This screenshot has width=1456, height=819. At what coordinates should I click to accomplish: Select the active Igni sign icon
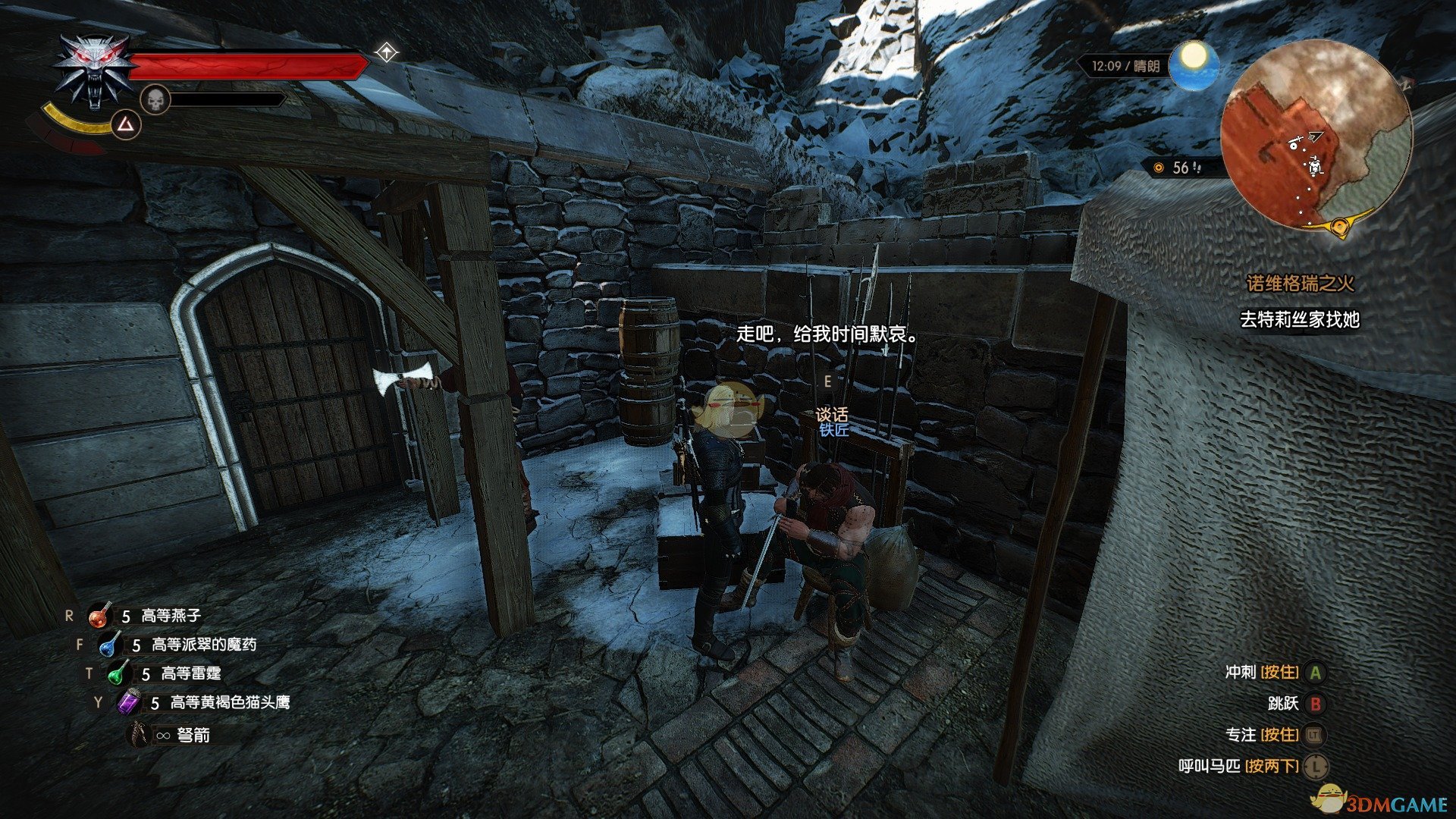pos(127,125)
